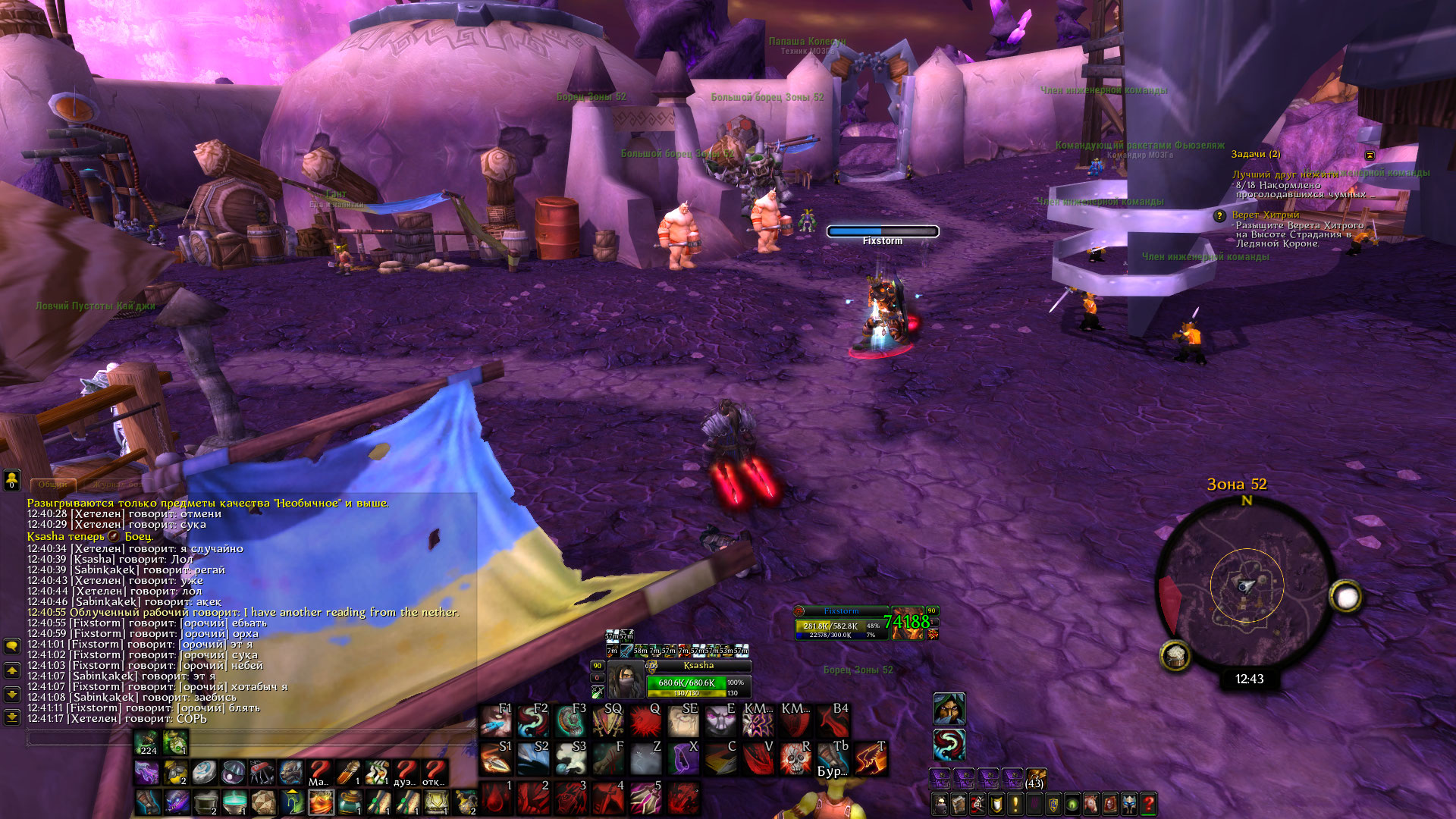Open the quest log exclamation button
Viewport: 1456px width, 819px height.
click(x=1015, y=804)
